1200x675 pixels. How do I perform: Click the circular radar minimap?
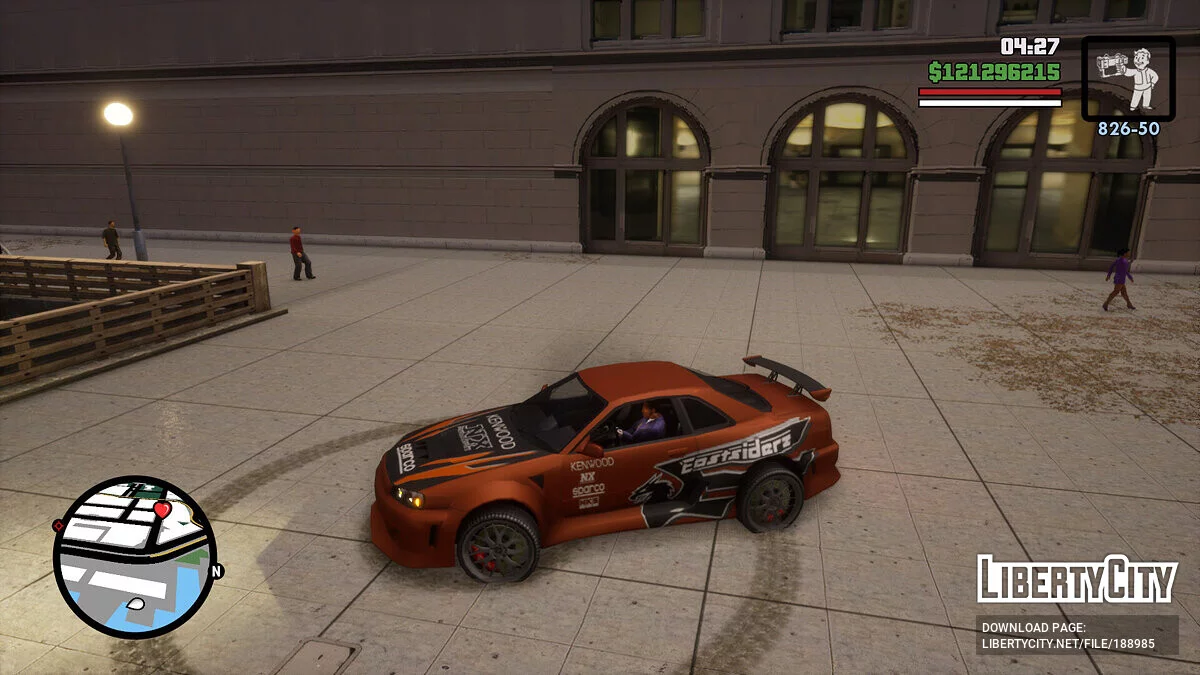pos(134,556)
